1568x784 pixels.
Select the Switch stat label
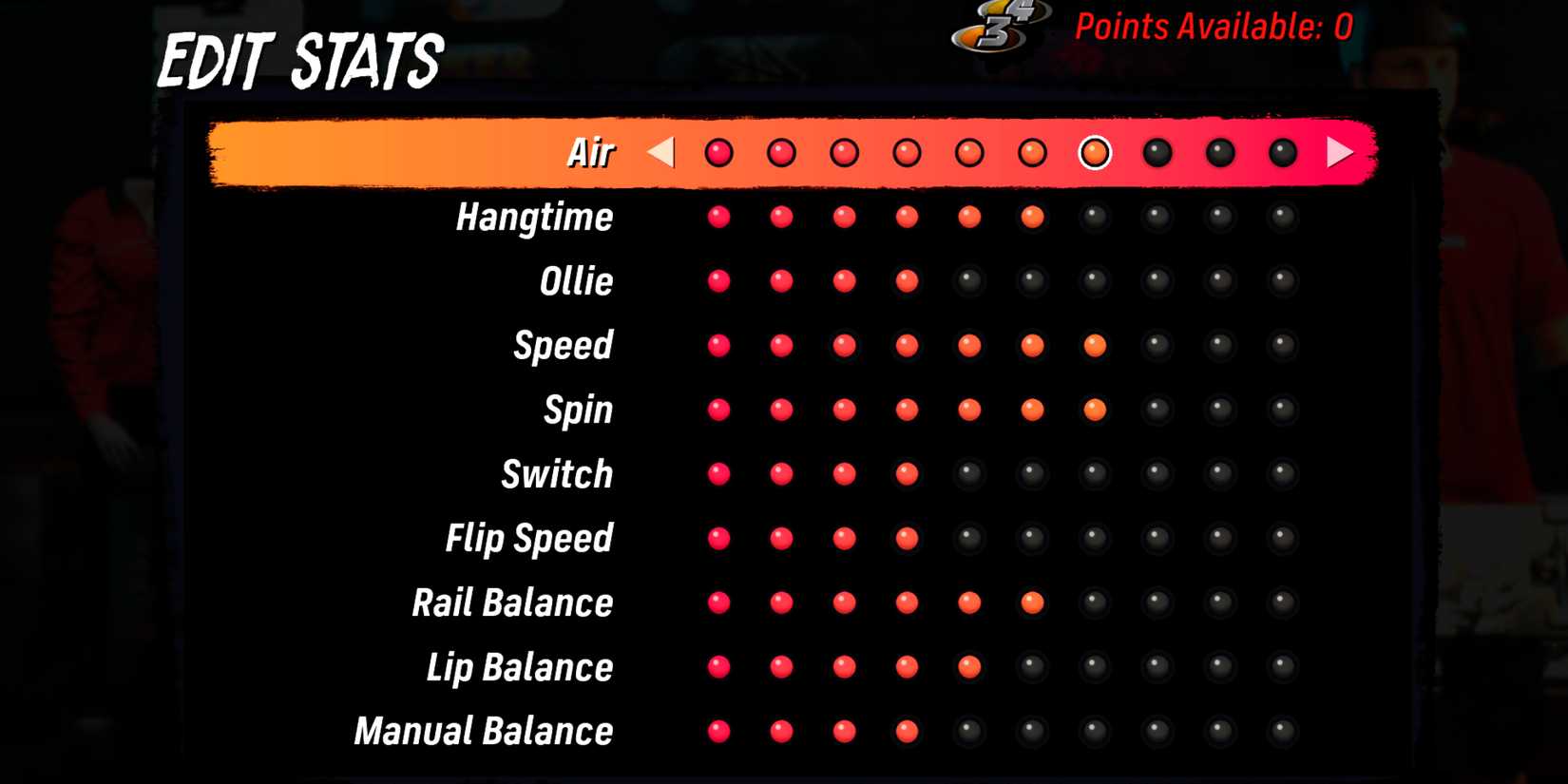click(x=556, y=474)
